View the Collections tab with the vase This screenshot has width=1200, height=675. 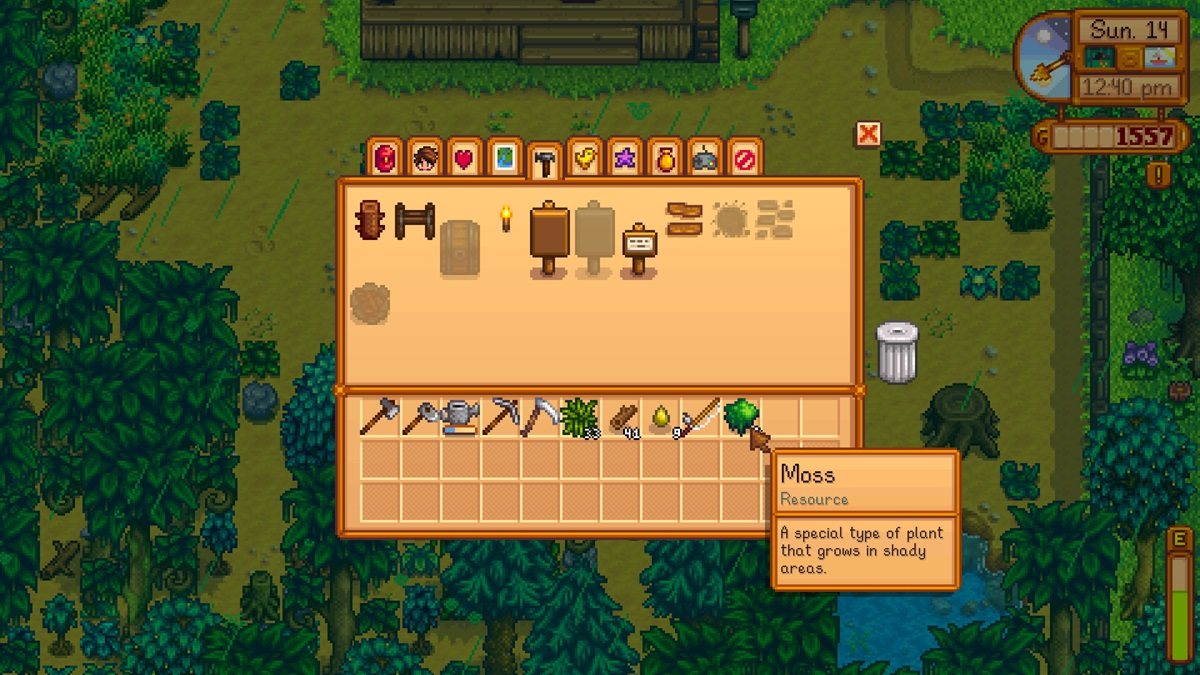tap(665, 158)
